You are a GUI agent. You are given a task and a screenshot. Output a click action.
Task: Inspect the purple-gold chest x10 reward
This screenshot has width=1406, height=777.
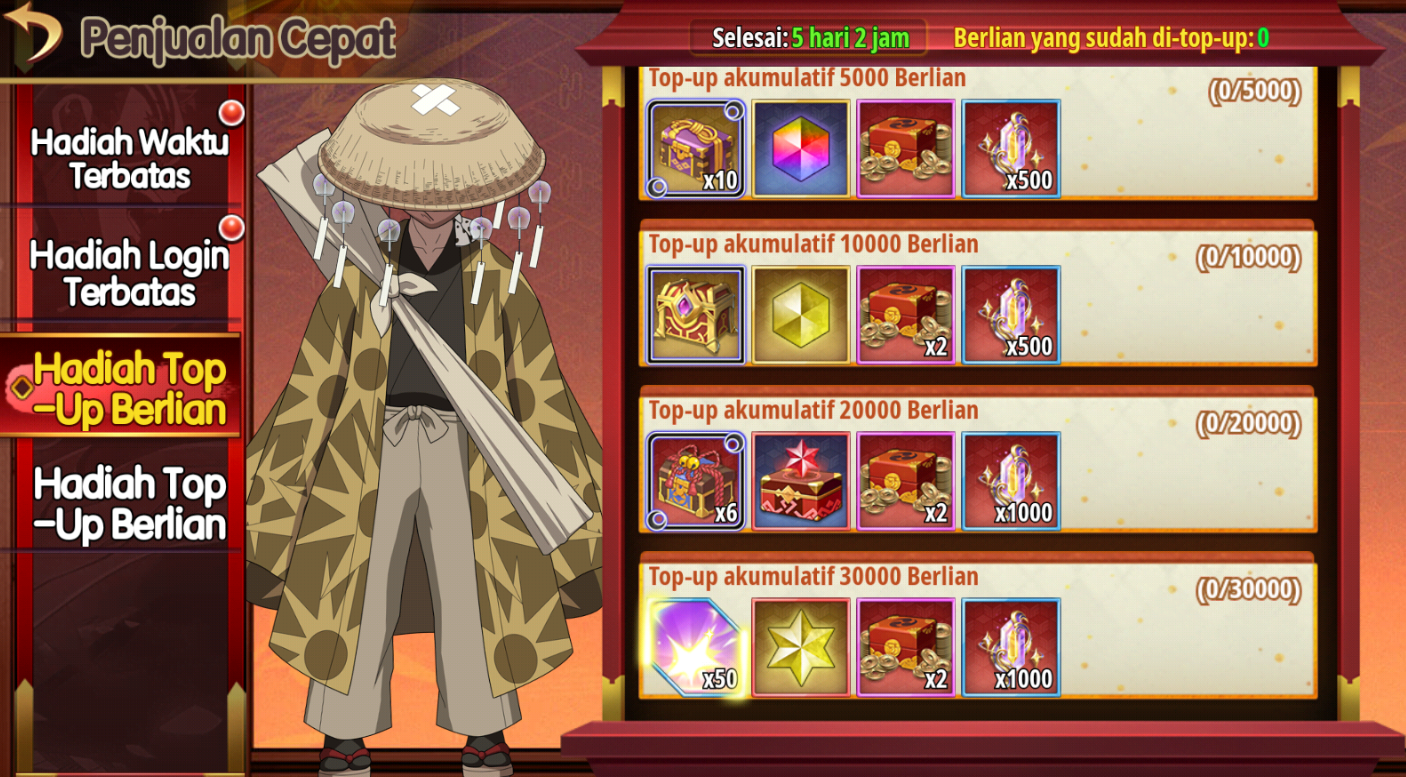[x=696, y=149]
